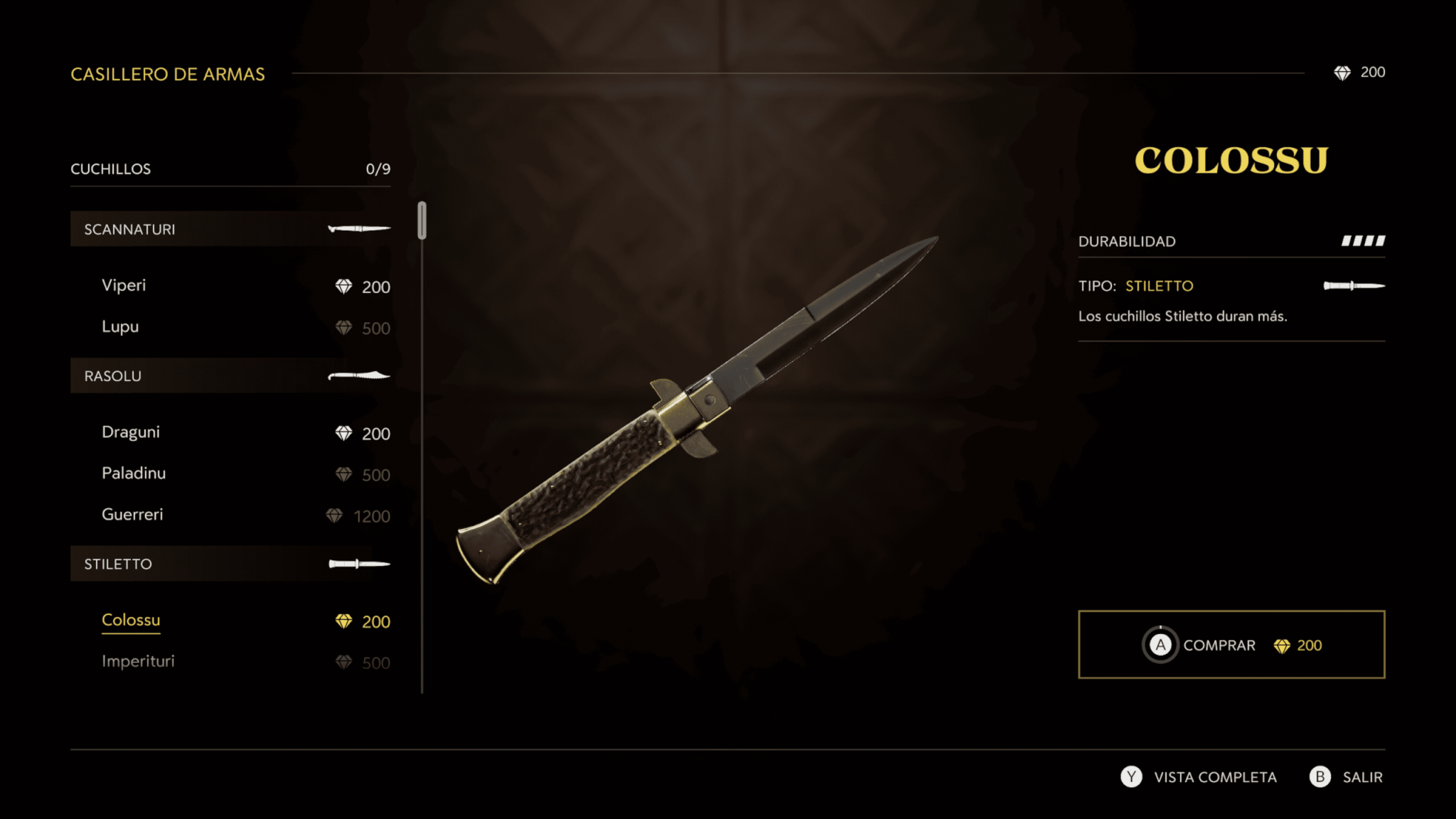Click the Rasolu category header
This screenshot has height=819, width=1456.
[230, 375]
